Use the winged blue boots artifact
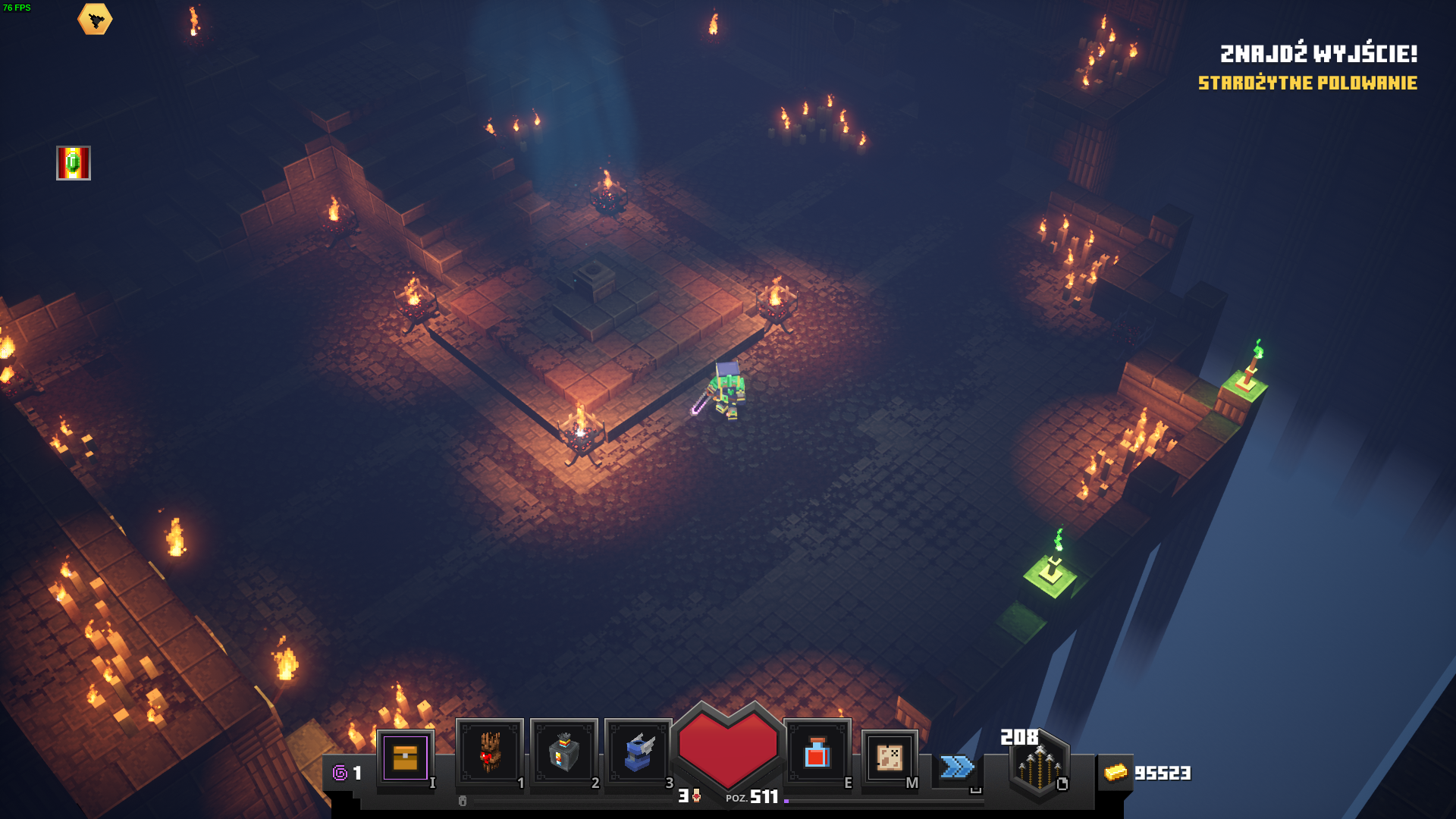 tap(639, 752)
